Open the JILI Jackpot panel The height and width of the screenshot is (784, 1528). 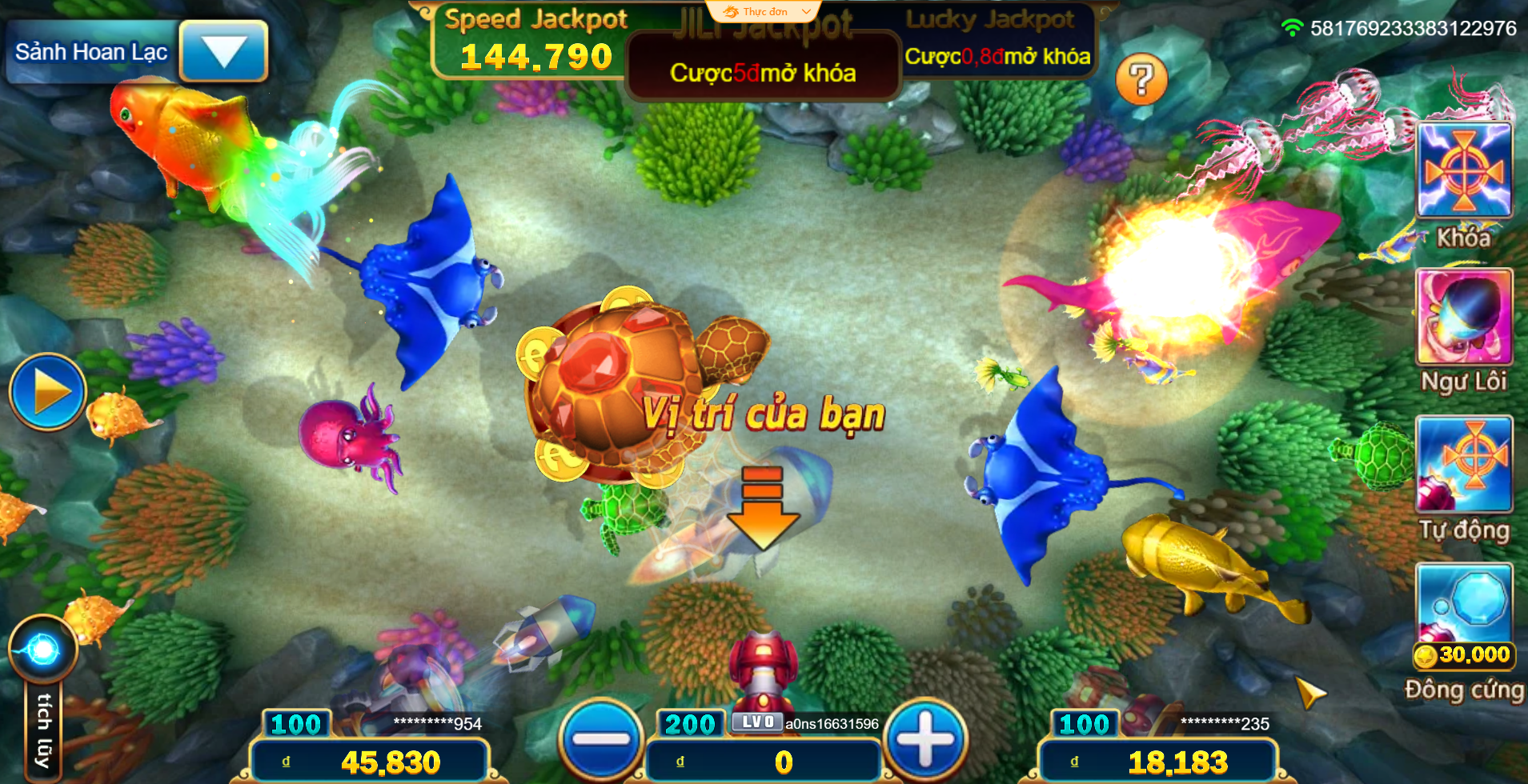pos(763,64)
